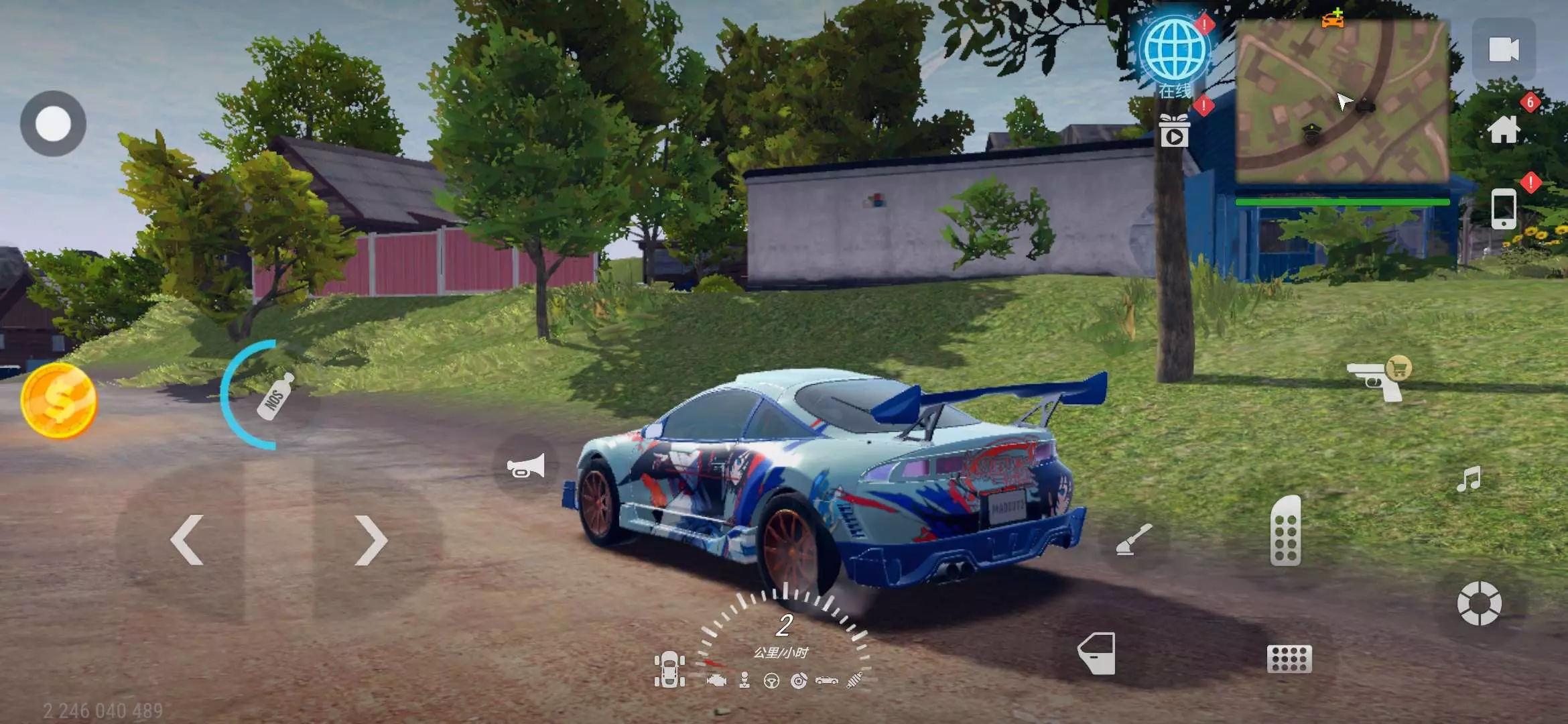Go to the home garage

(1503, 129)
